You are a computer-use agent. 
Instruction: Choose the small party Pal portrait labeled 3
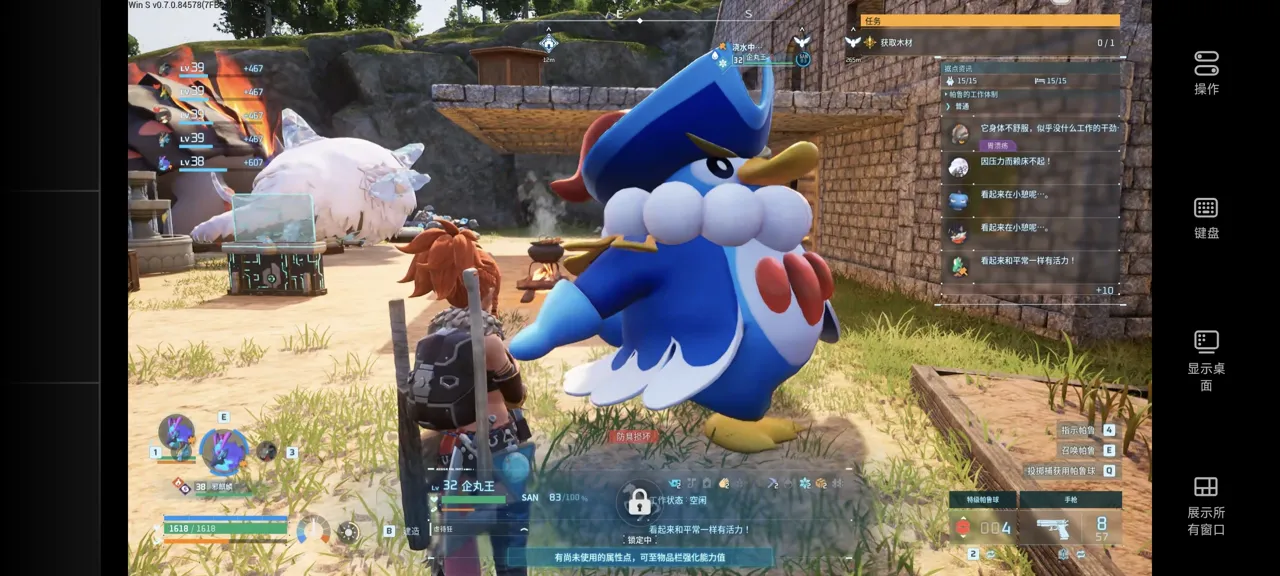point(266,451)
